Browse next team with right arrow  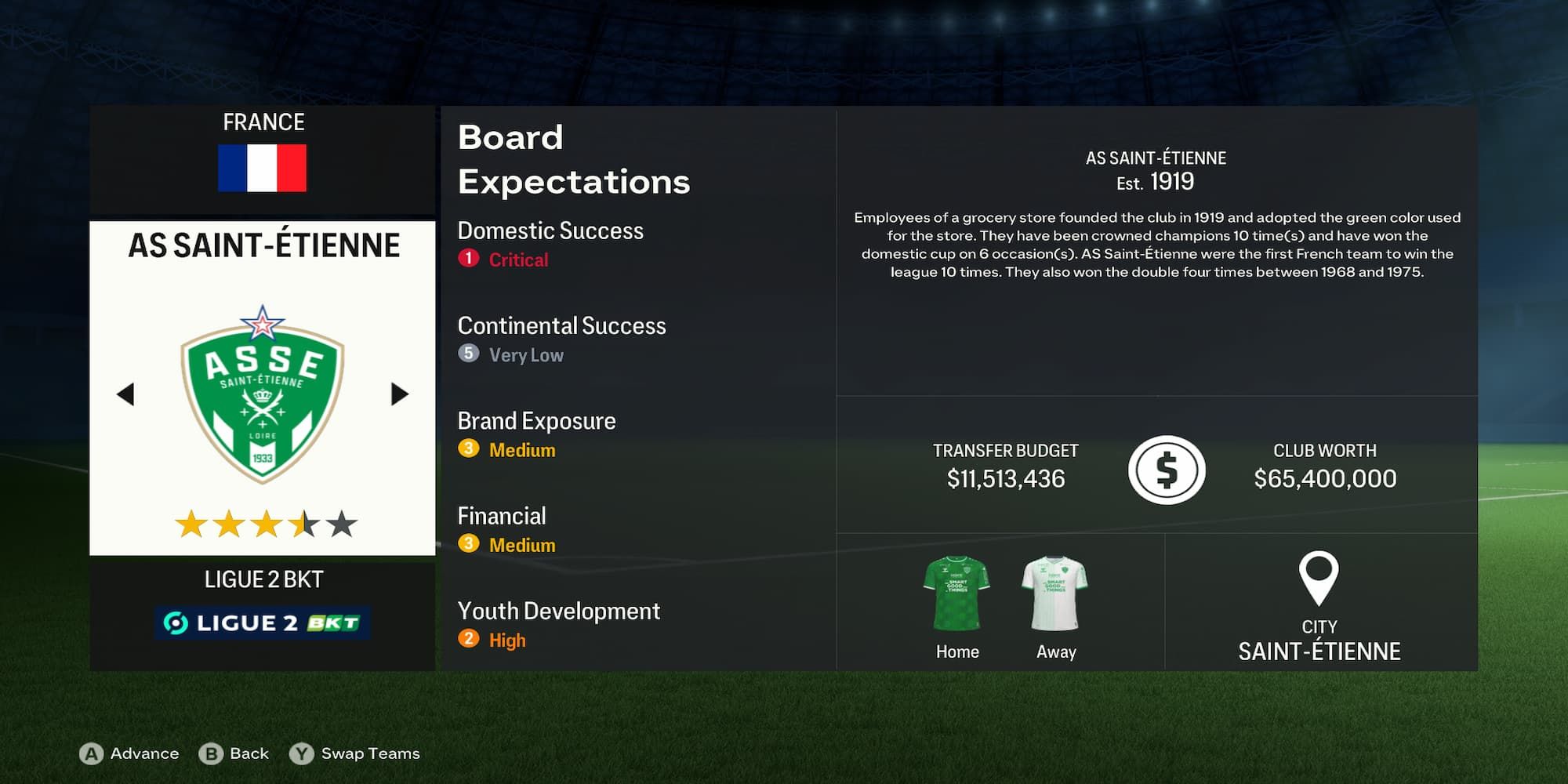[x=399, y=396]
